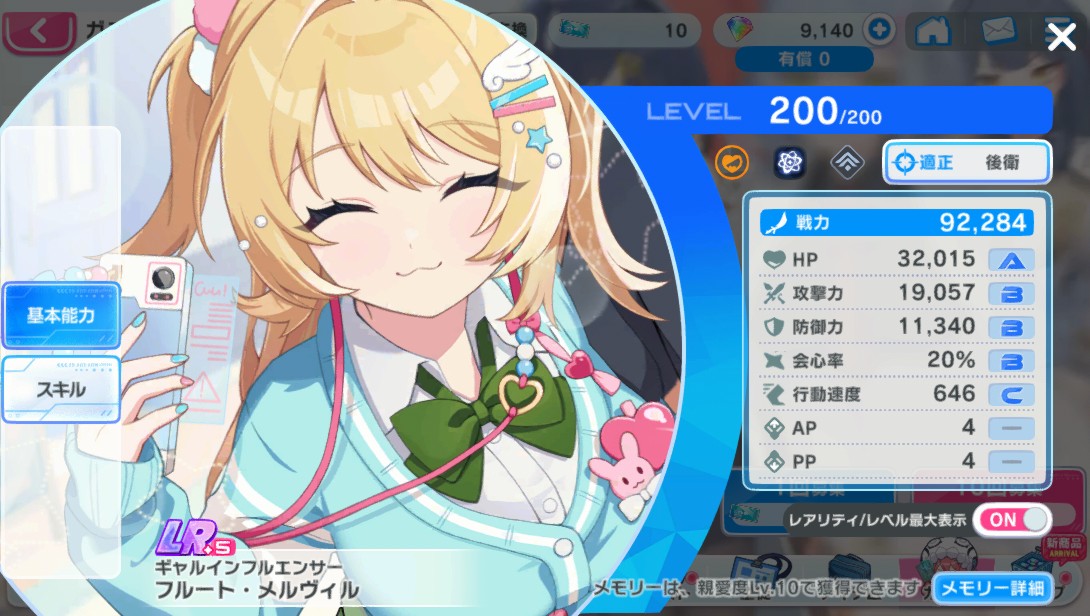Viewport: 1090px width, 616px height.
Task: Close the character detail overlay
Action: click(x=1061, y=38)
